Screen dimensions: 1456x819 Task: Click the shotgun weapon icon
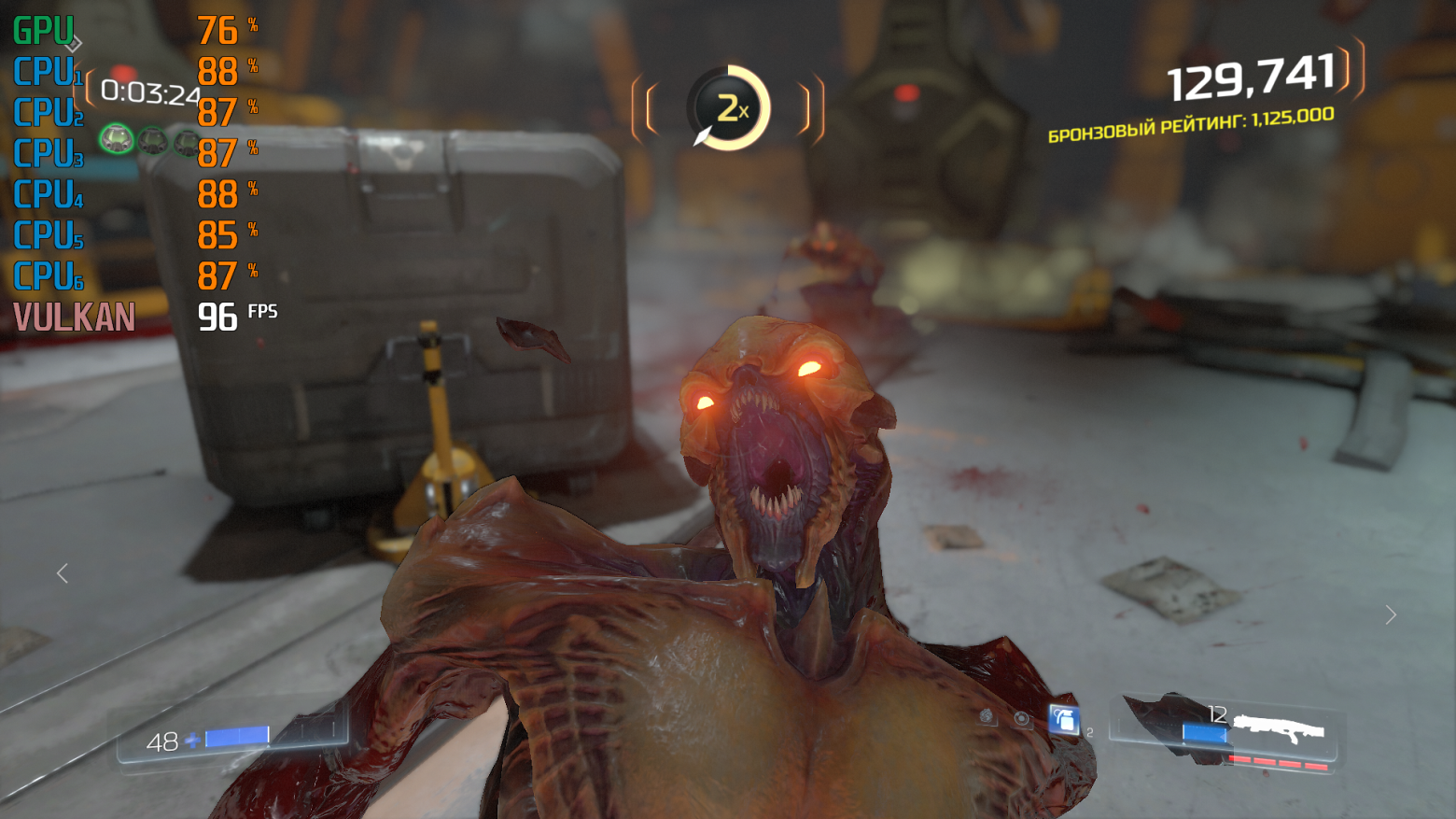tap(1278, 727)
